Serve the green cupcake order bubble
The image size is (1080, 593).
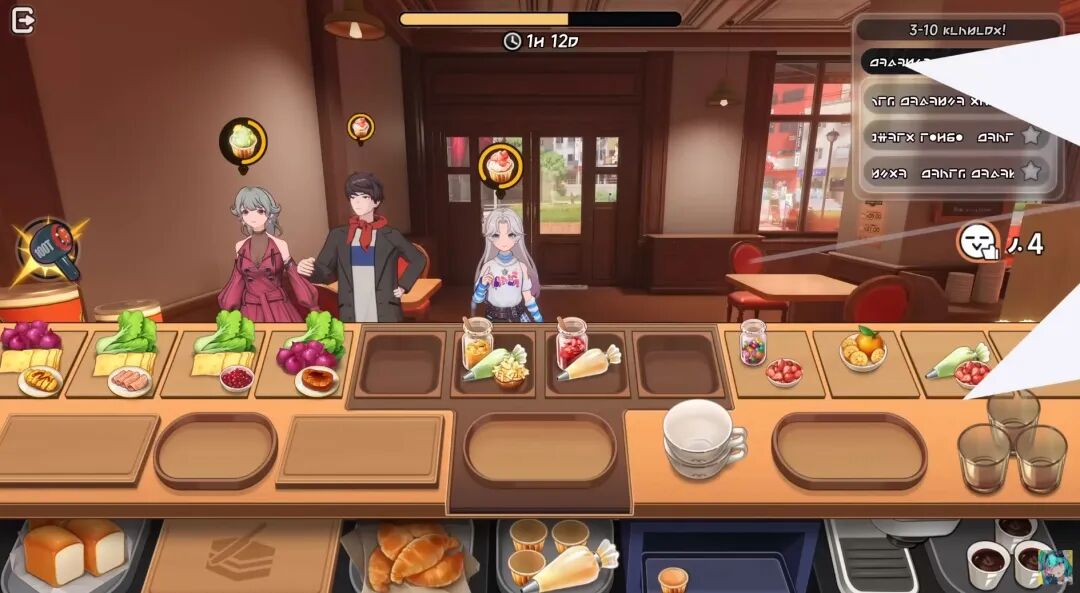pyautogui.click(x=243, y=141)
